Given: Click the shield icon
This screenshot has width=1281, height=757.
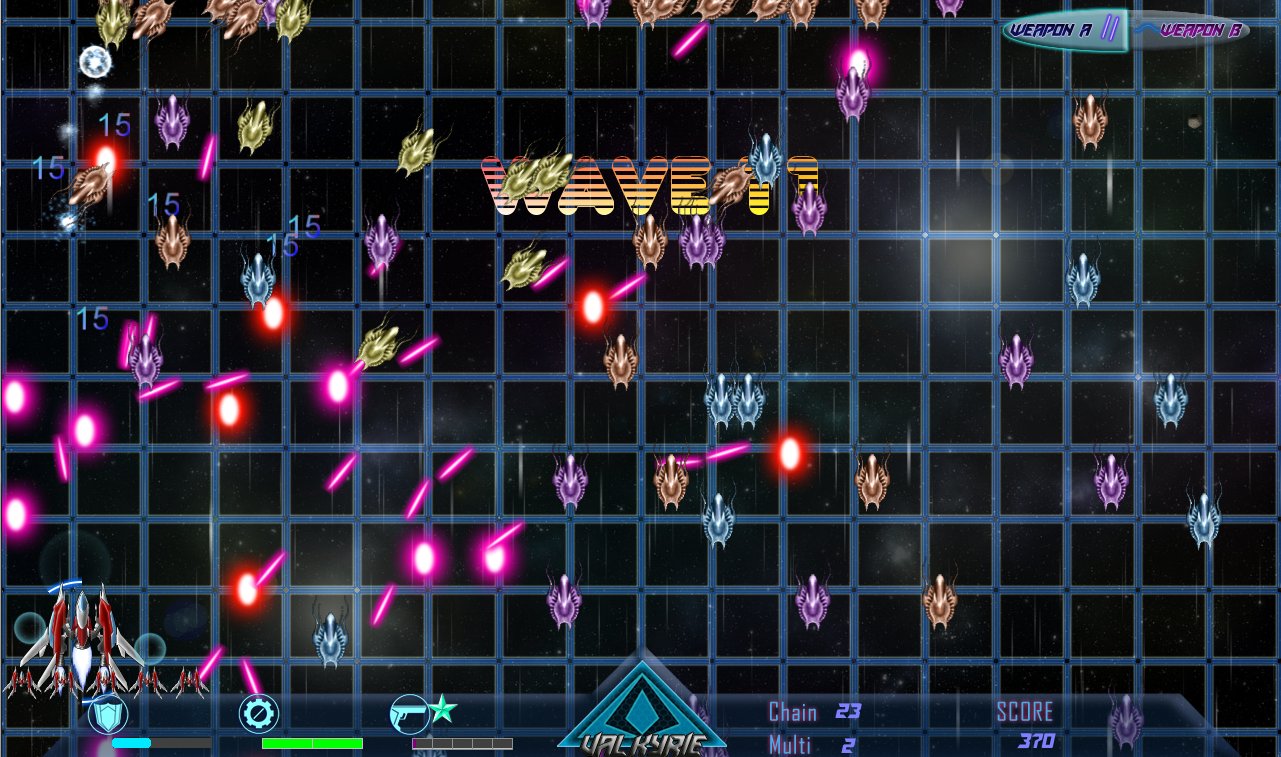Looking at the screenshot, I should point(108,714).
